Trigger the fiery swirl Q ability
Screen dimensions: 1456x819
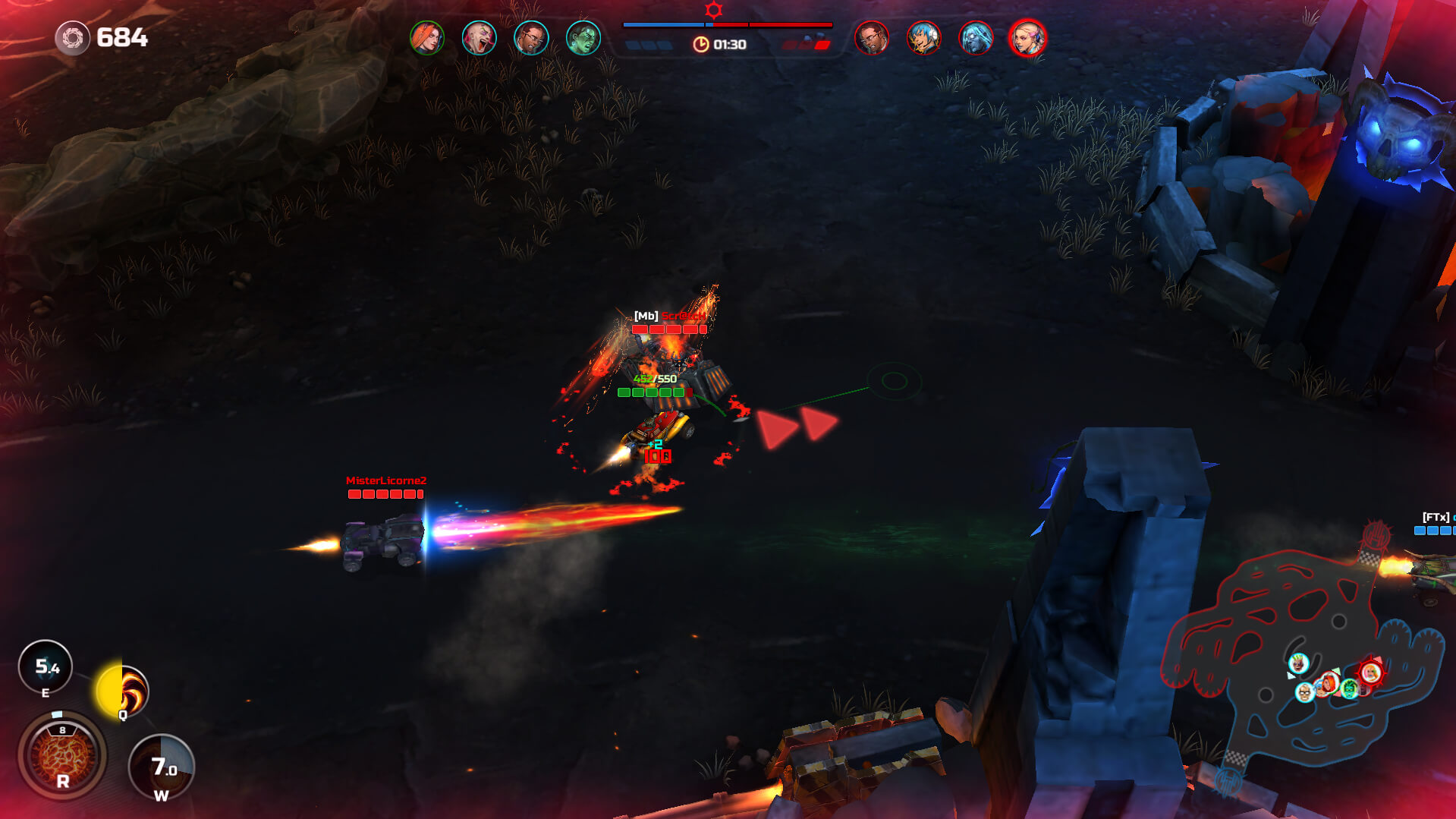(124, 691)
